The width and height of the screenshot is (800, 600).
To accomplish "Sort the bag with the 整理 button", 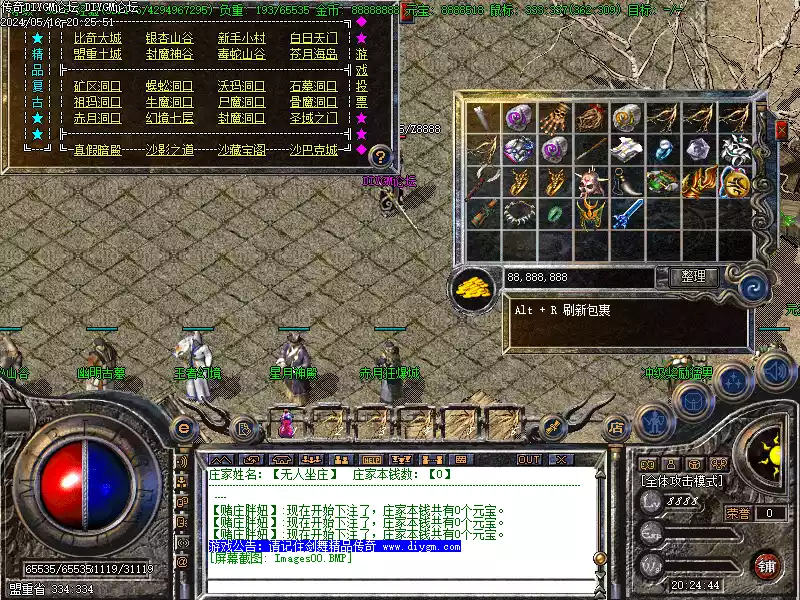I will coord(692,277).
